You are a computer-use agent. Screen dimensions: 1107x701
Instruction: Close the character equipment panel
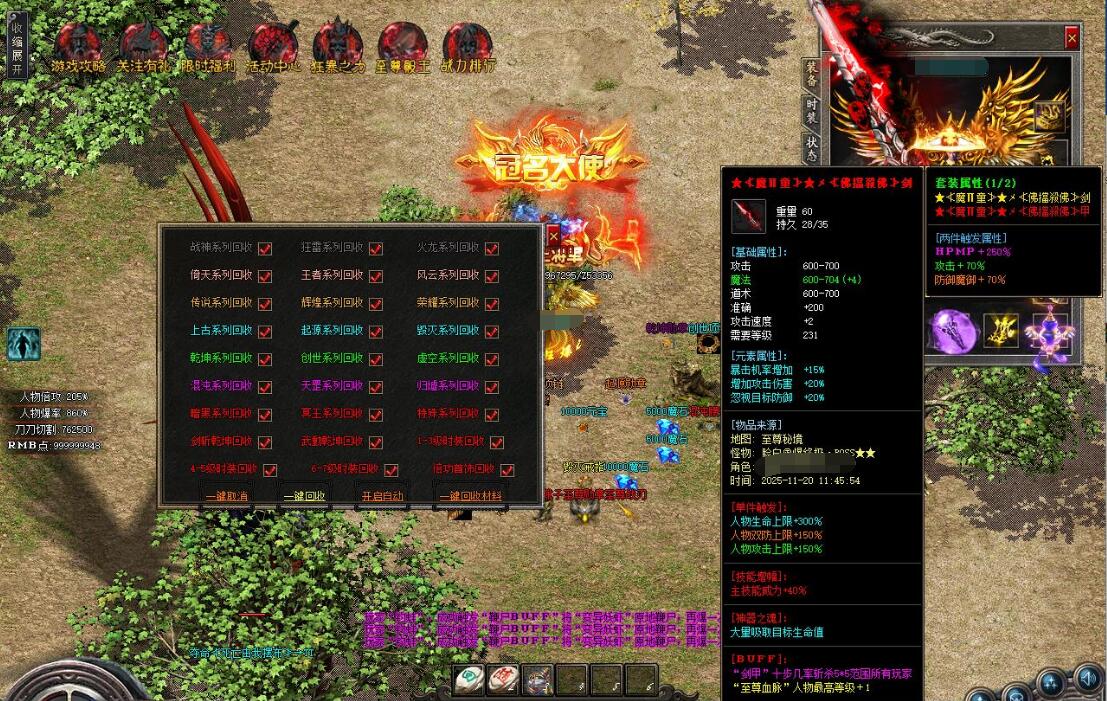click(1072, 38)
